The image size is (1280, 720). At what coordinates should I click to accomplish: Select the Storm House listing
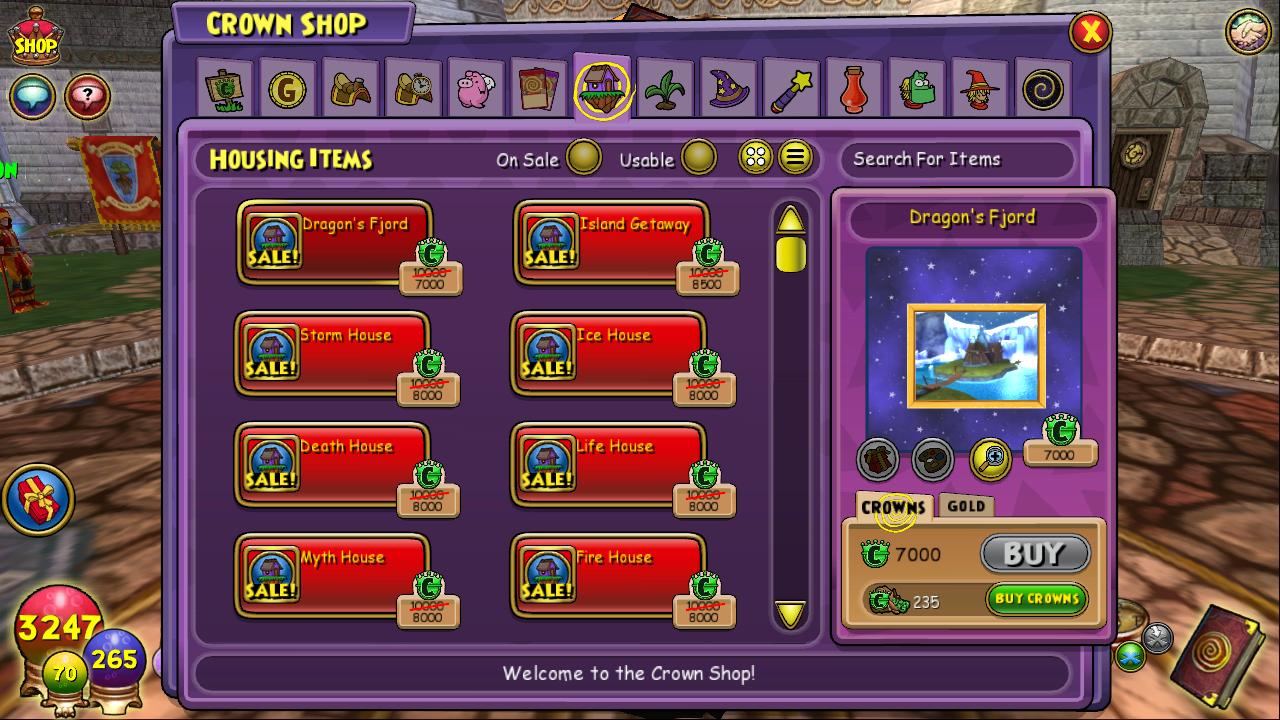(333, 354)
